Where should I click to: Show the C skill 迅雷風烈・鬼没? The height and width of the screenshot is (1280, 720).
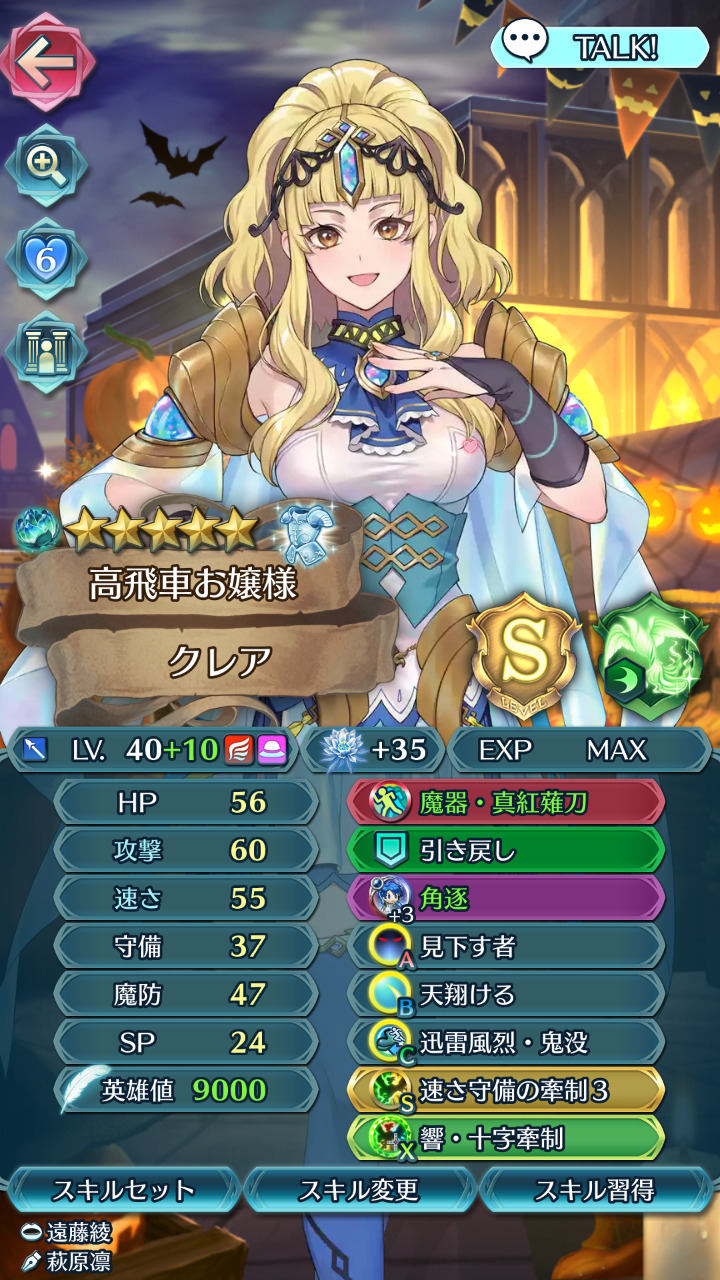tap(506, 1042)
